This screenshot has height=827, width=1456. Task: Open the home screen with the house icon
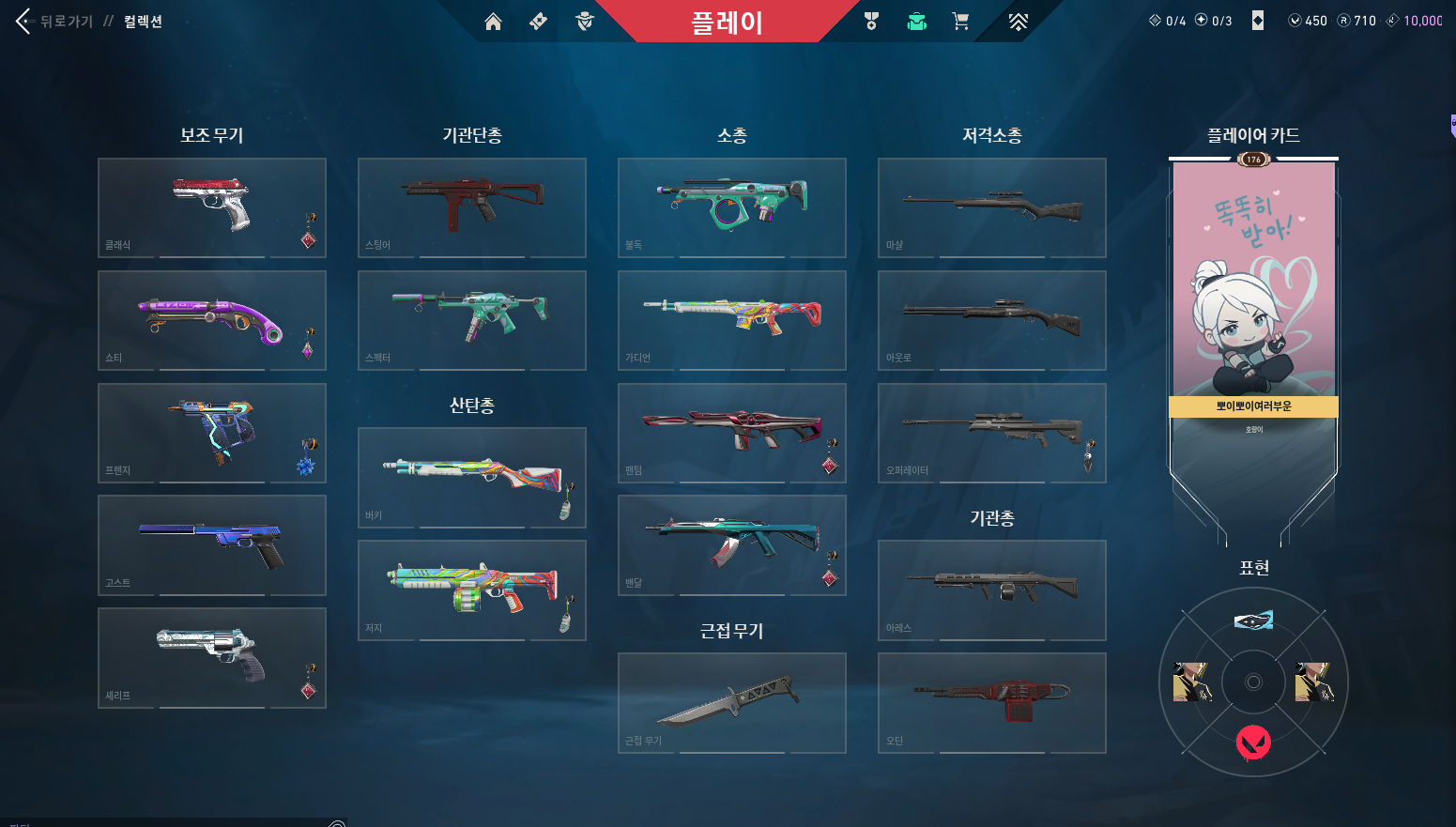coord(493,20)
